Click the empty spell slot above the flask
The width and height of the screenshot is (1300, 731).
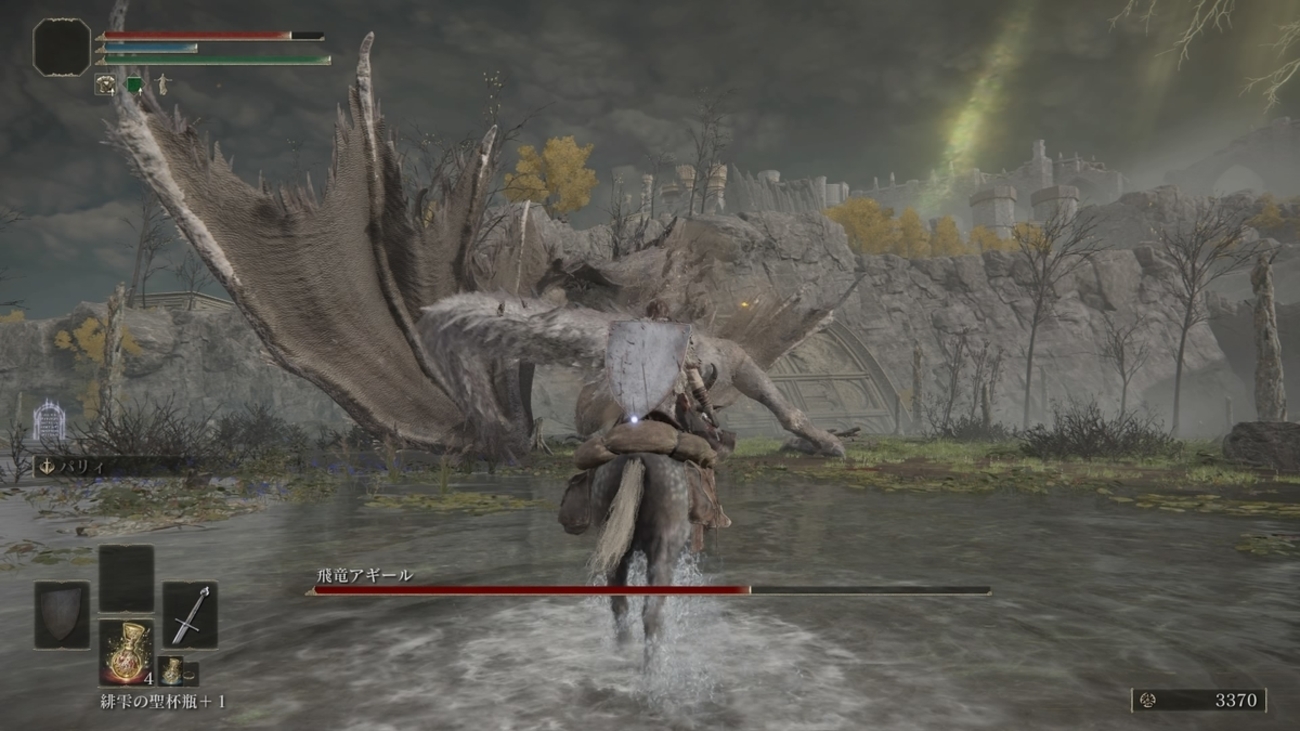click(126, 578)
